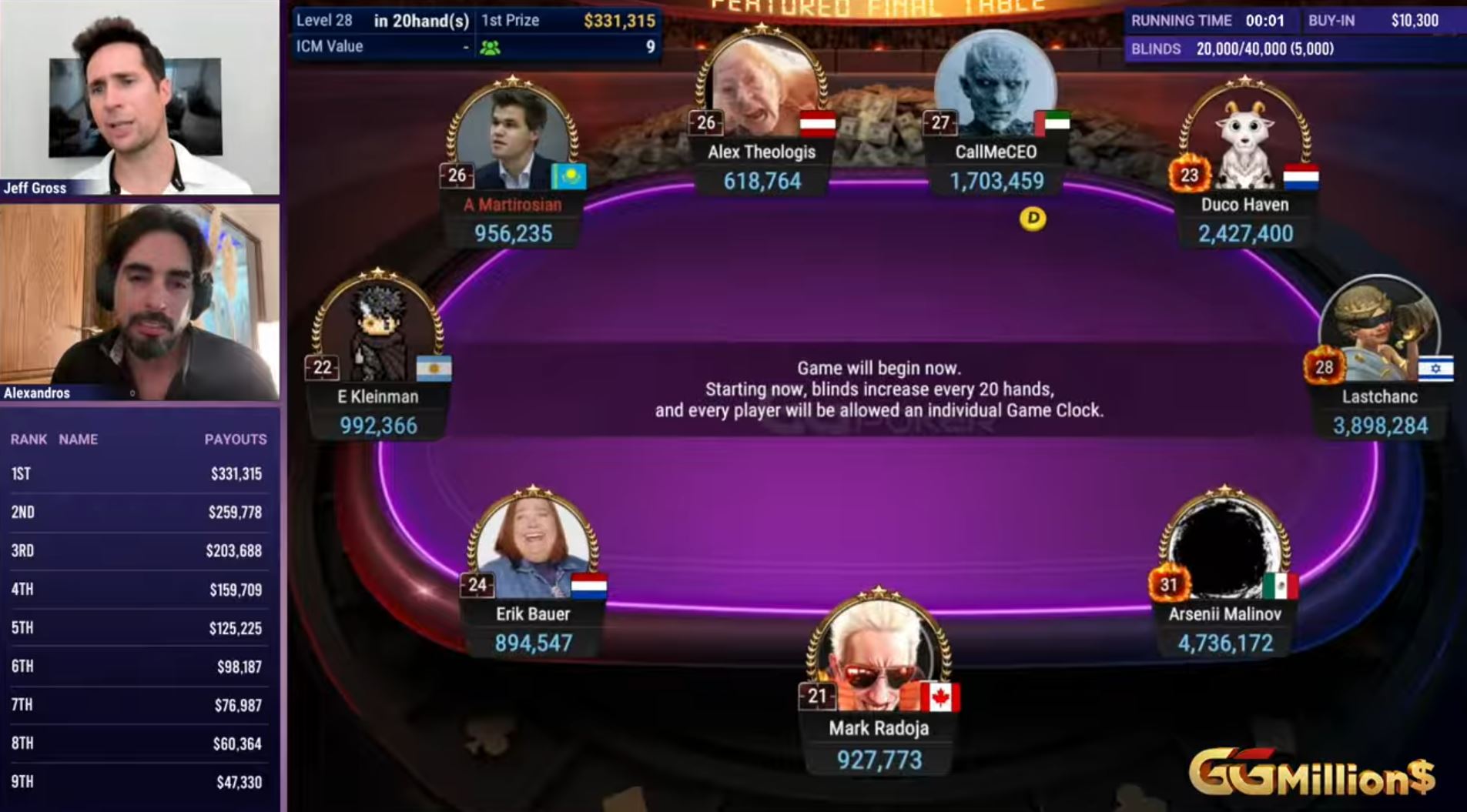The image size is (1467, 812).
Task: Select Duco Haven's goat avatar
Action: [x=1244, y=139]
